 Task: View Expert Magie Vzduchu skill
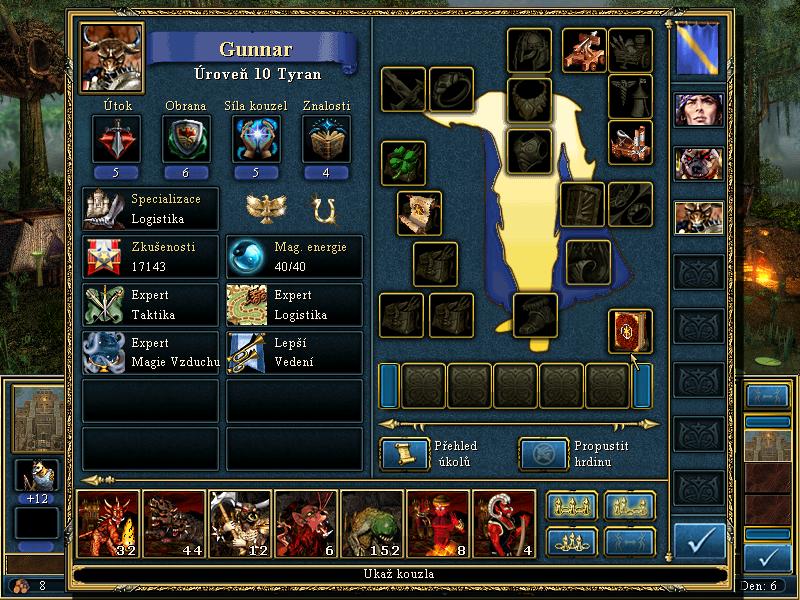150,352
